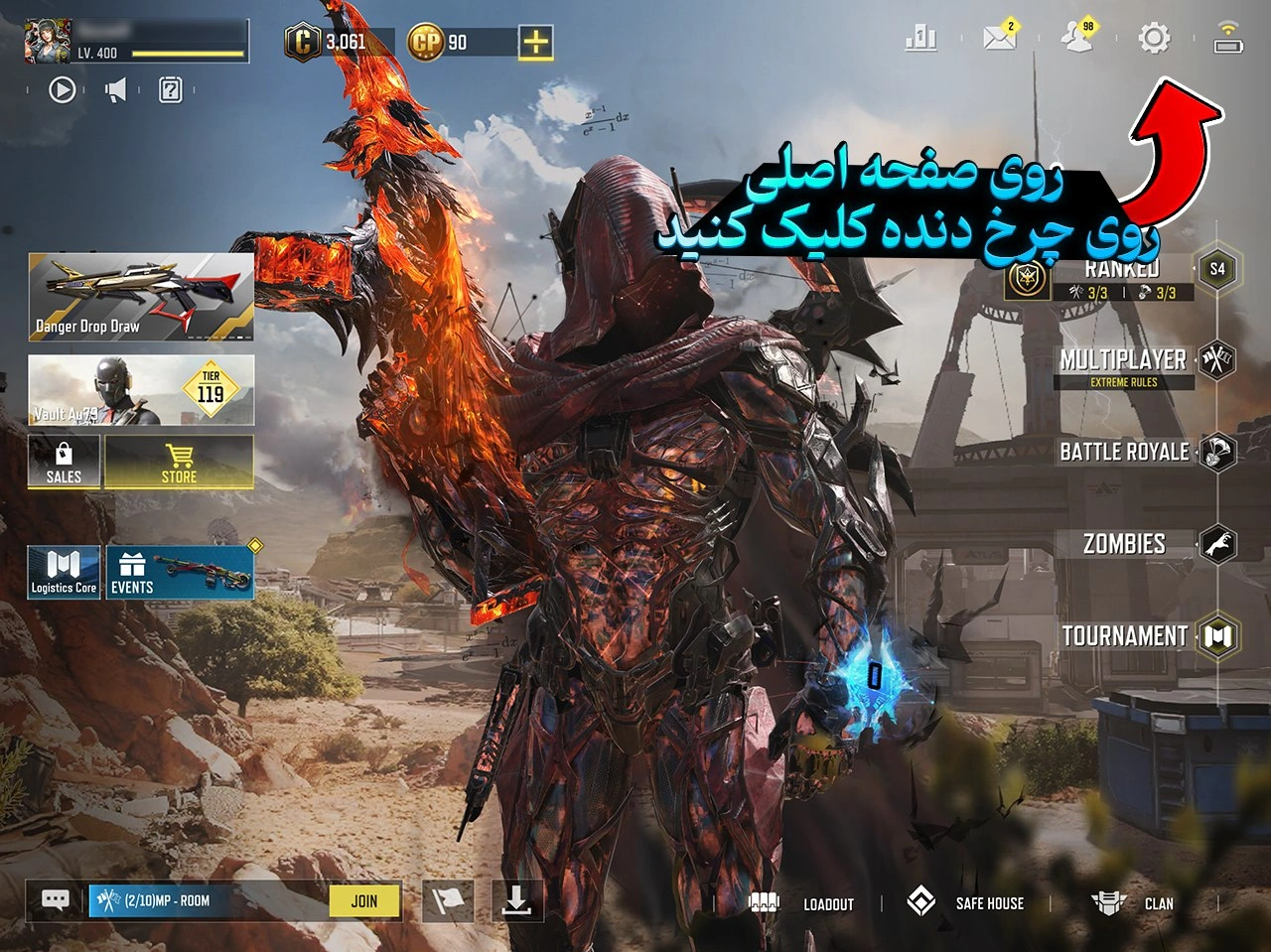Open the Sales tab
The width and height of the screenshot is (1271, 952).
(x=63, y=461)
